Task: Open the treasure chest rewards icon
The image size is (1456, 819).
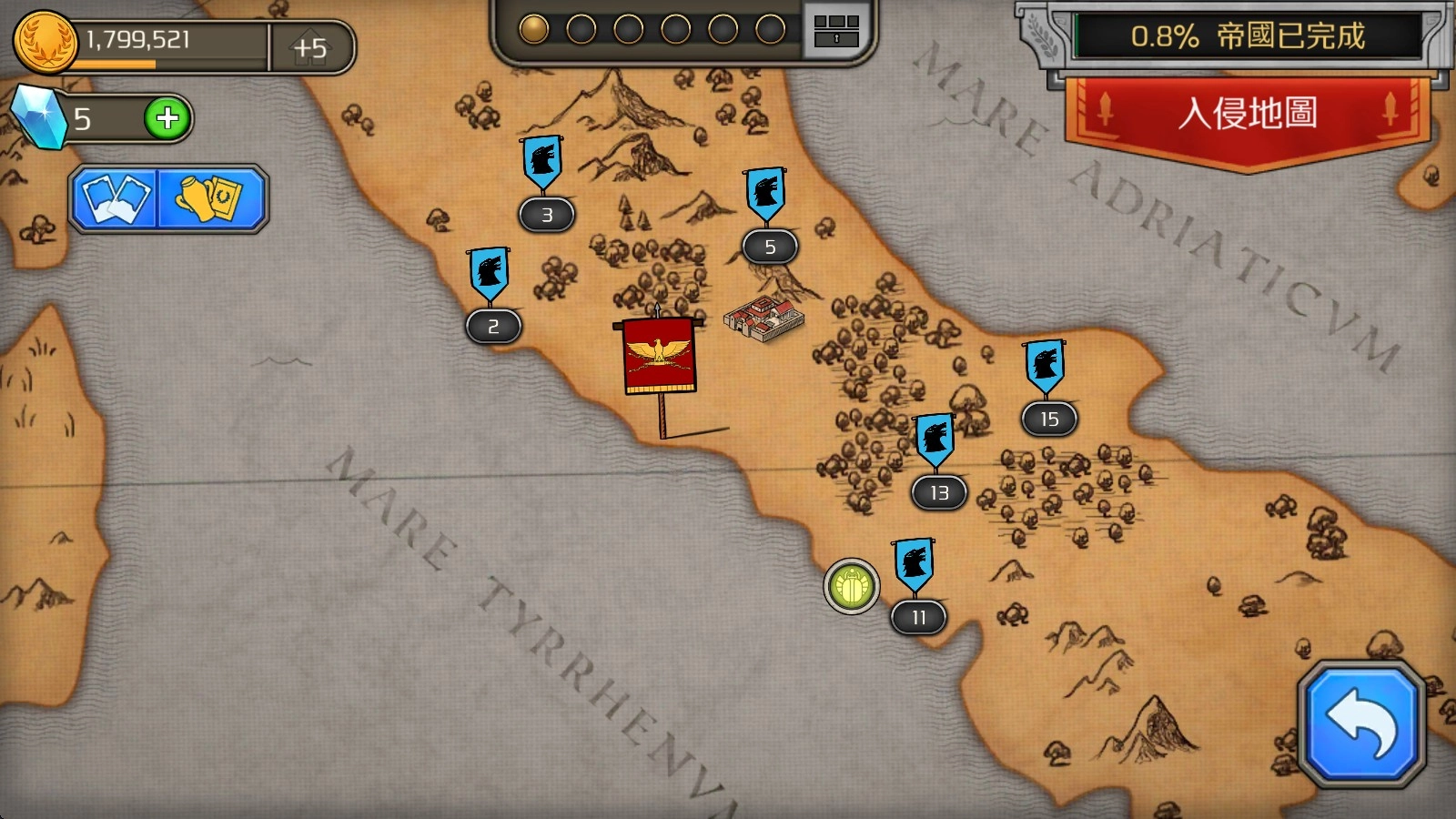Action: (x=836, y=30)
